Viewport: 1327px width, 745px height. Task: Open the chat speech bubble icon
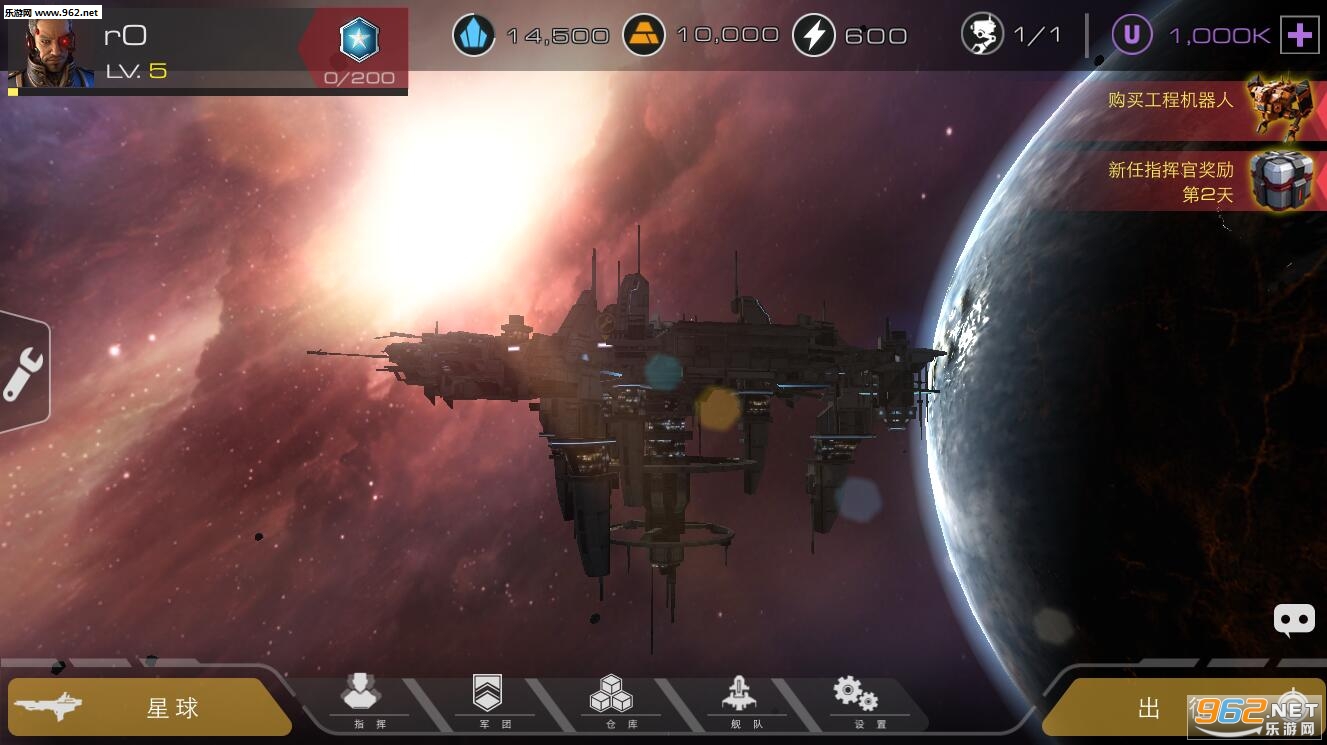pos(1293,620)
